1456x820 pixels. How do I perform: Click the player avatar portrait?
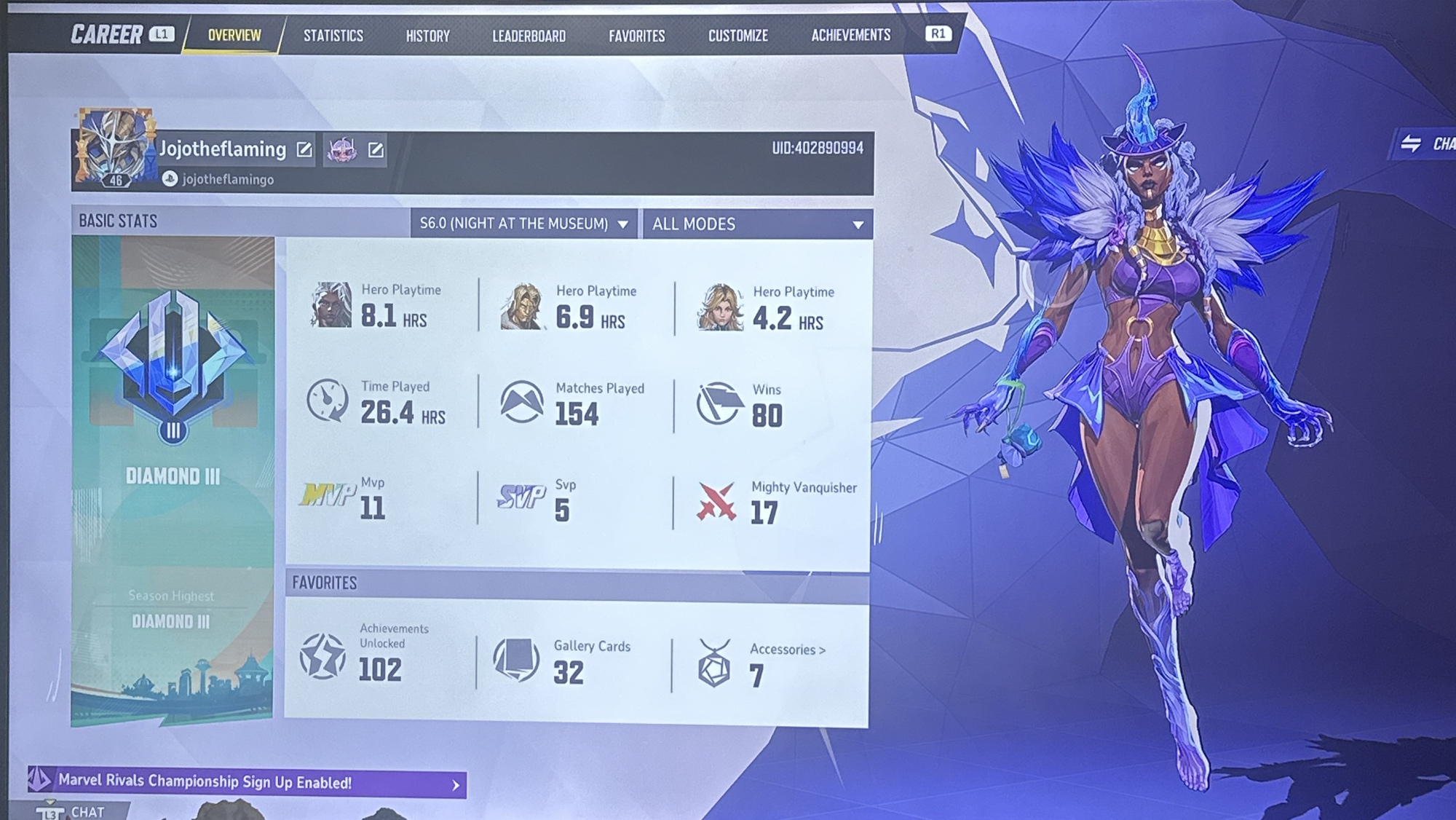pyautogui.click(x=115, y=148)
